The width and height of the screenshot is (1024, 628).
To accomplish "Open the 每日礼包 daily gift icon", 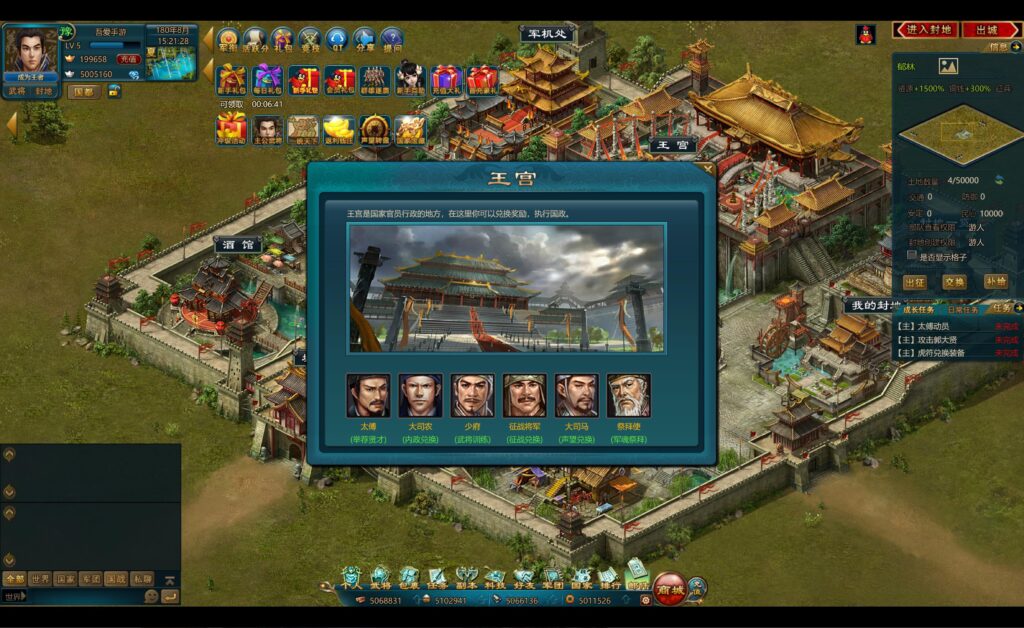I will click(x=267, y=79).
